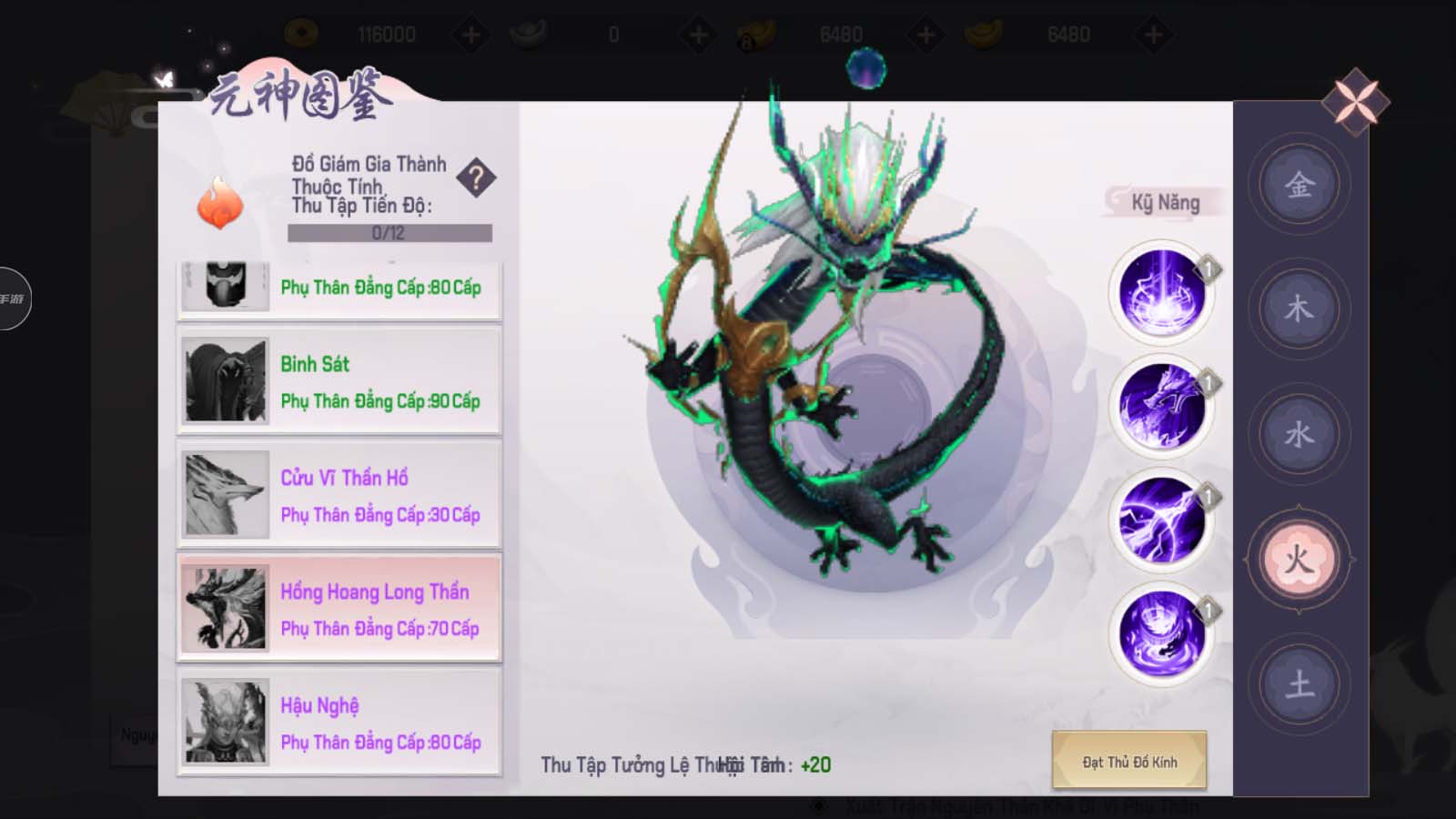Select Hồng Hoang Long Thần entry
Screen dimensions: 1456x819
click(339, 609)
